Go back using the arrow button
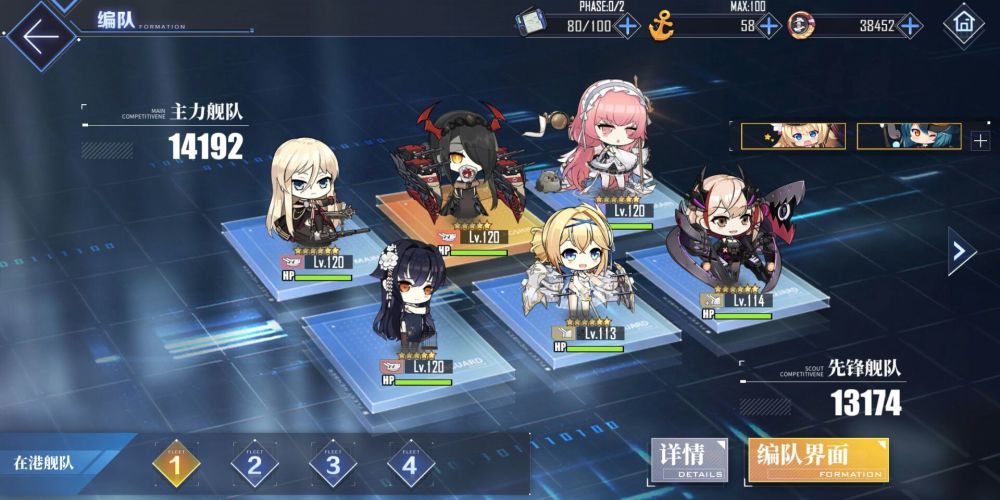The image size is (1000, 500). click(x=40, y=37)
